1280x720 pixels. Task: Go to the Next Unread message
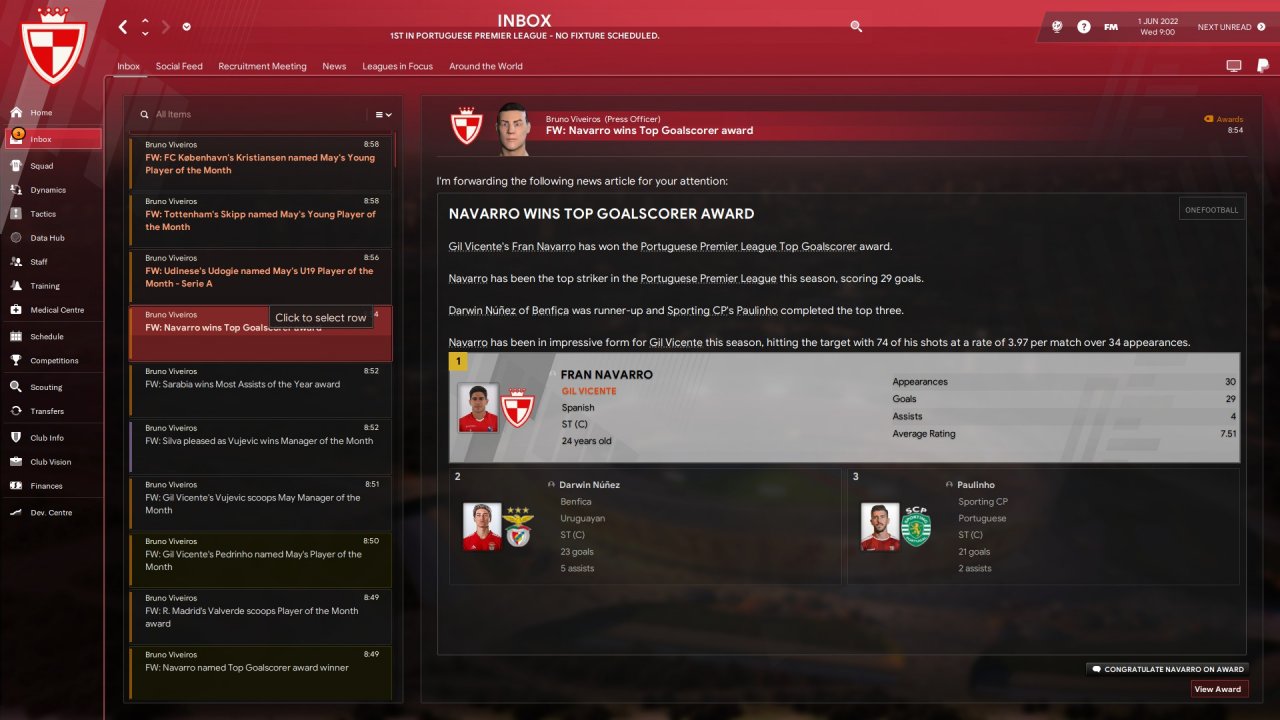pyautogui.click(x=1224, y=27)
